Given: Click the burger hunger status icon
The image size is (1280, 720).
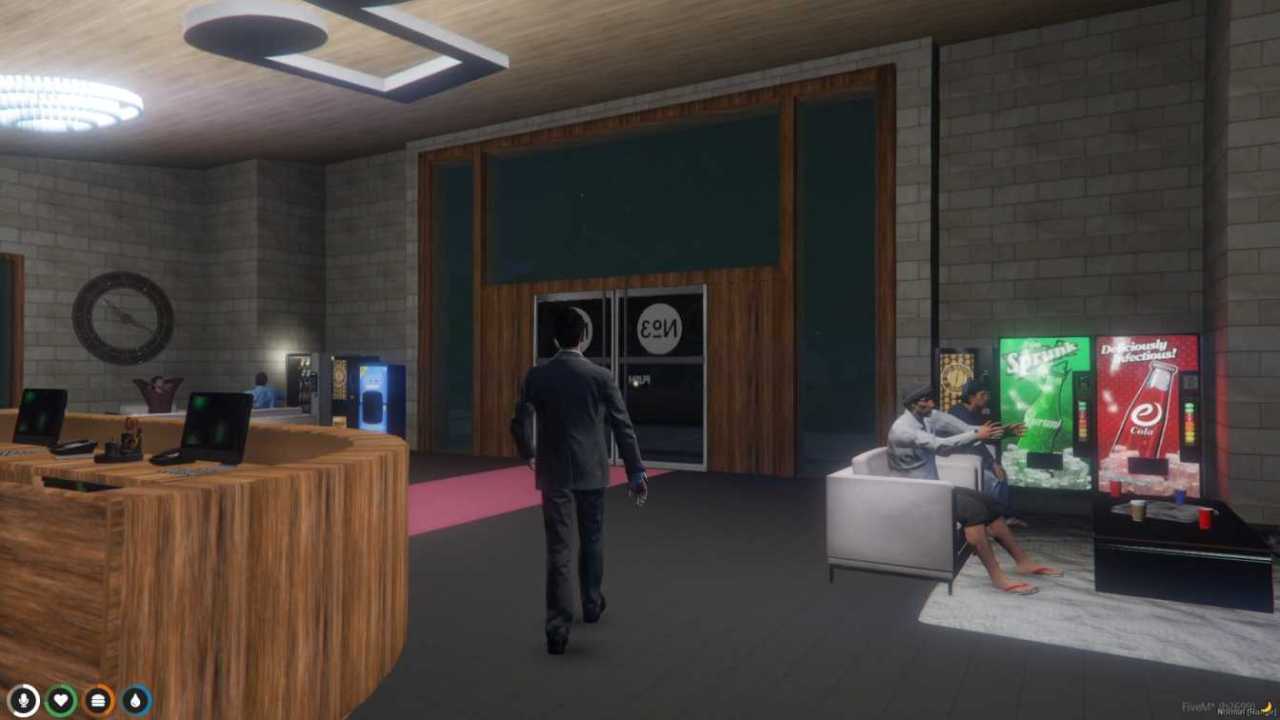Looking at the screenshot, I should (x=97, y=699).
